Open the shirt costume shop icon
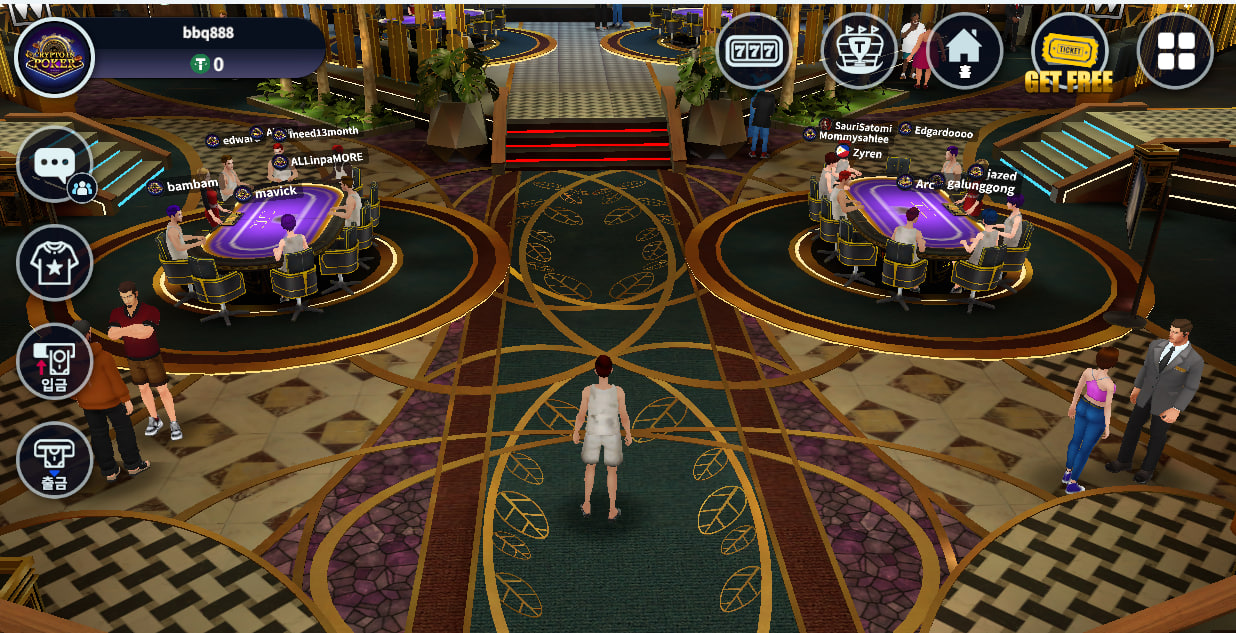The height and width of the screenshot is (633, 1236). 54,262
